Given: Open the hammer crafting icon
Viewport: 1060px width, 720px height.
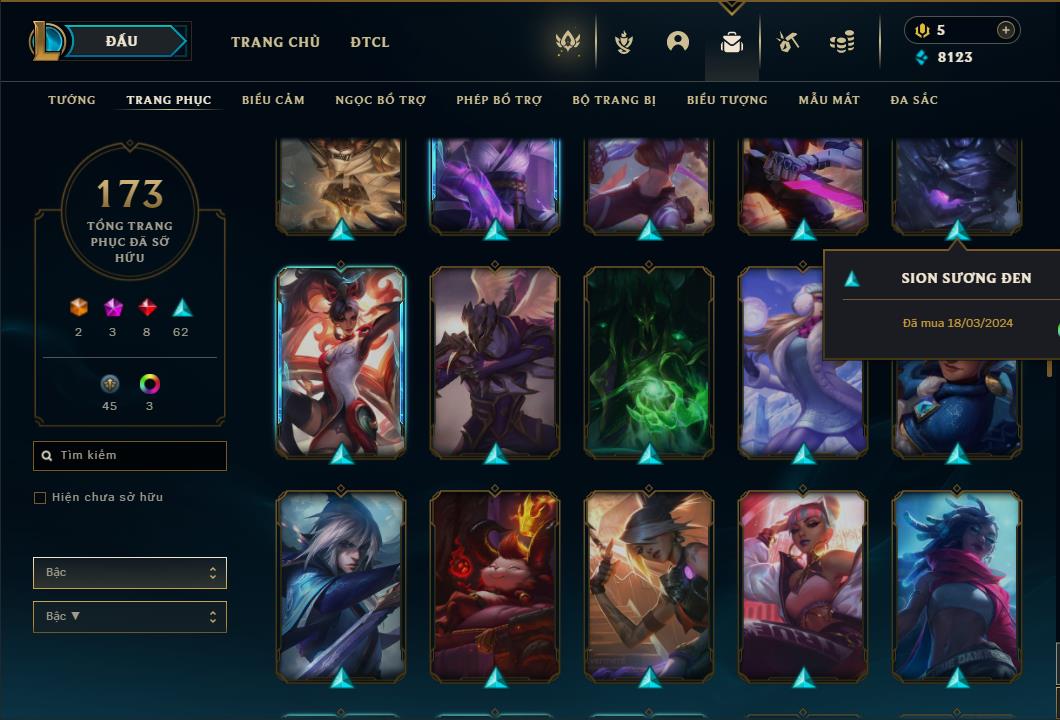Looking at the screenshot, I should [x=788, y=42].
